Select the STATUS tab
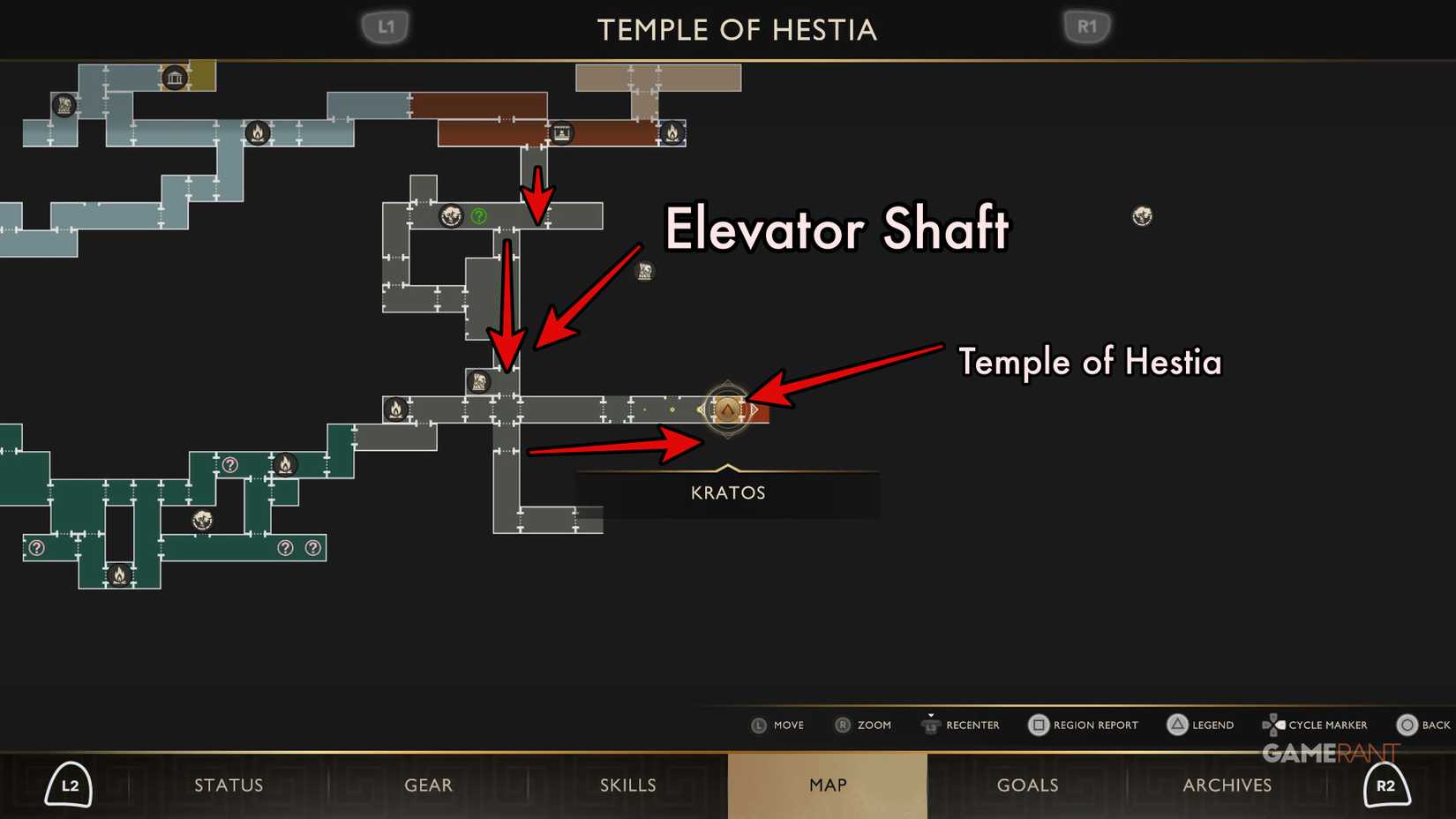1456x819 pixels. pyautogui.click(x=229, y=785)
